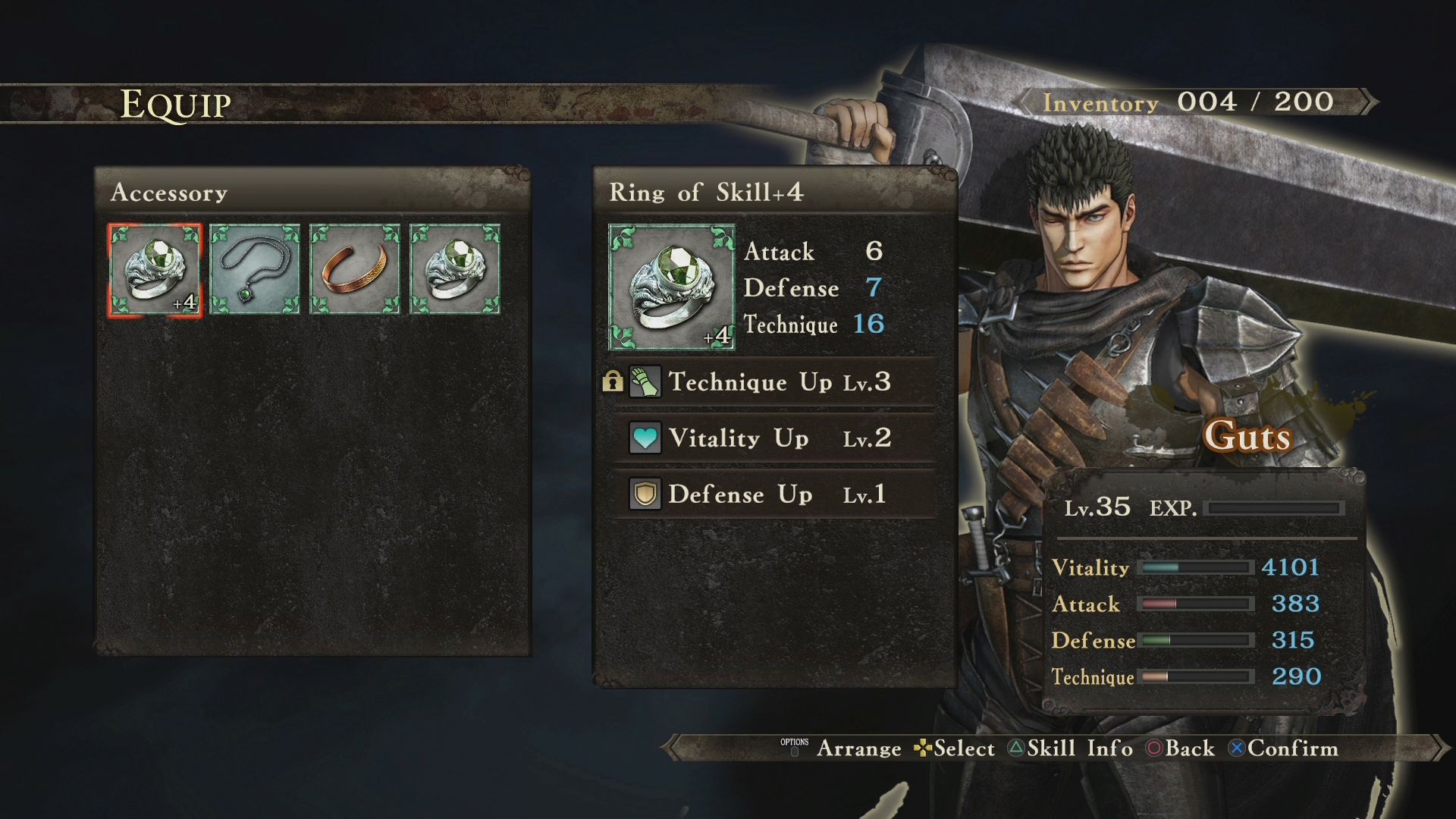This screenshot has width=1456, height=819.
Task: Select the bronze bracelet accessory
Action: 355,269
